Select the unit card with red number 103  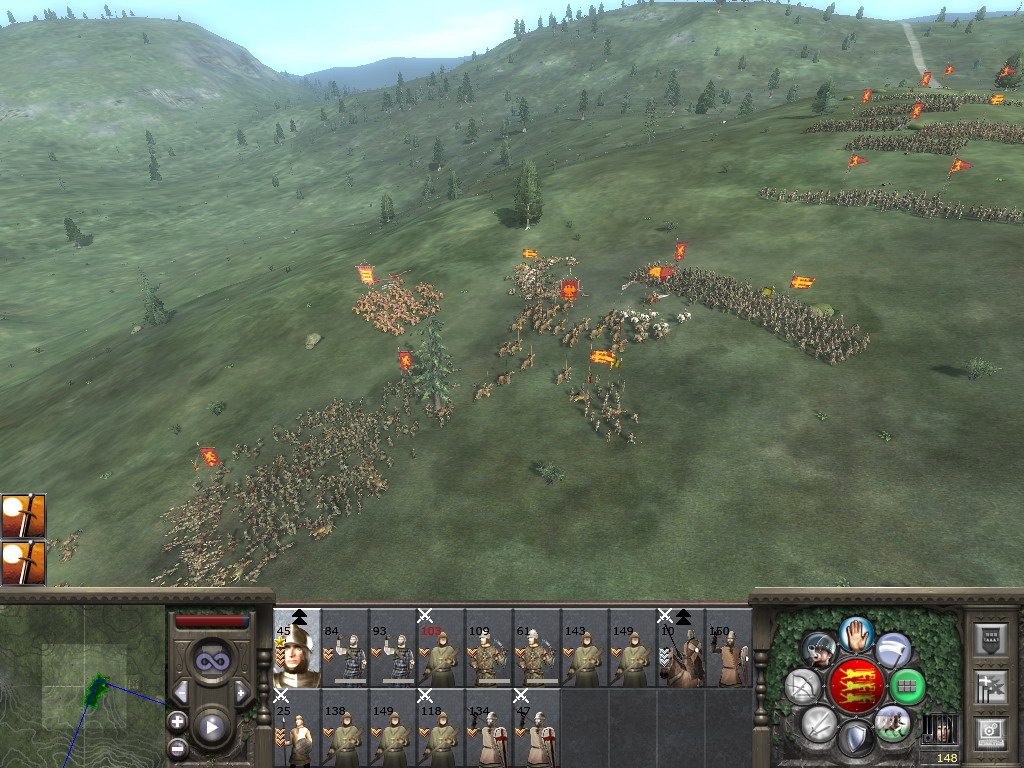441,652
